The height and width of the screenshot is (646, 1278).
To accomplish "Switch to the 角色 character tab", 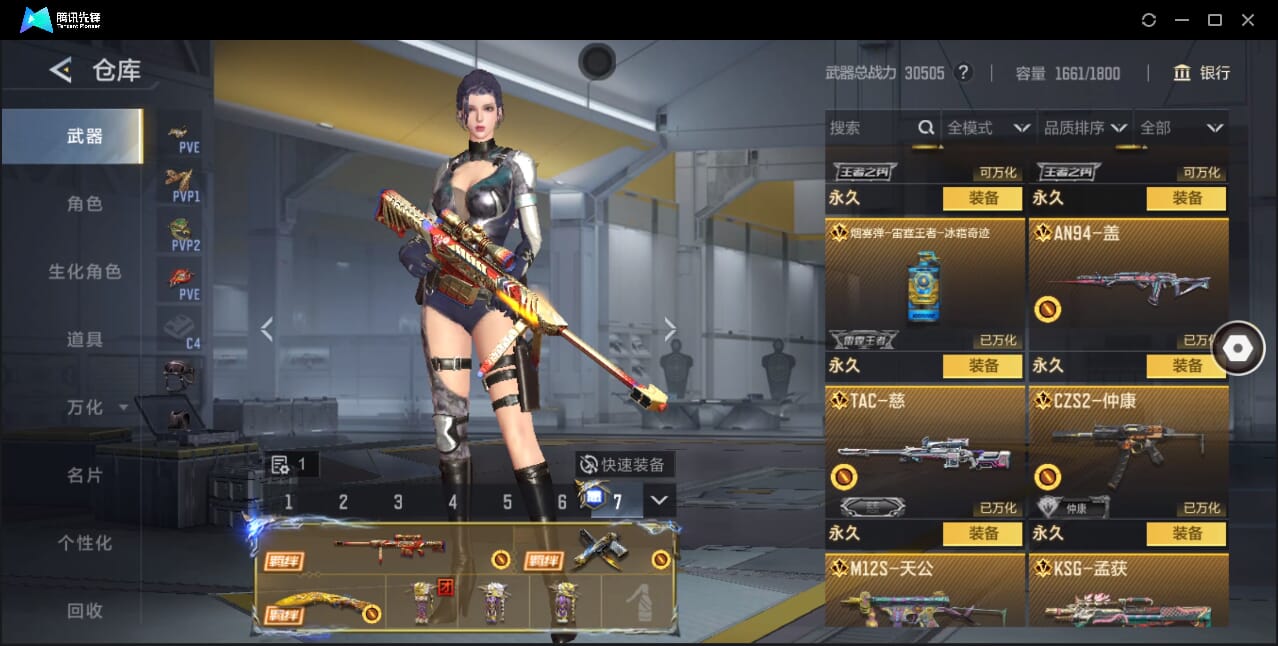I will click(85, 204).
